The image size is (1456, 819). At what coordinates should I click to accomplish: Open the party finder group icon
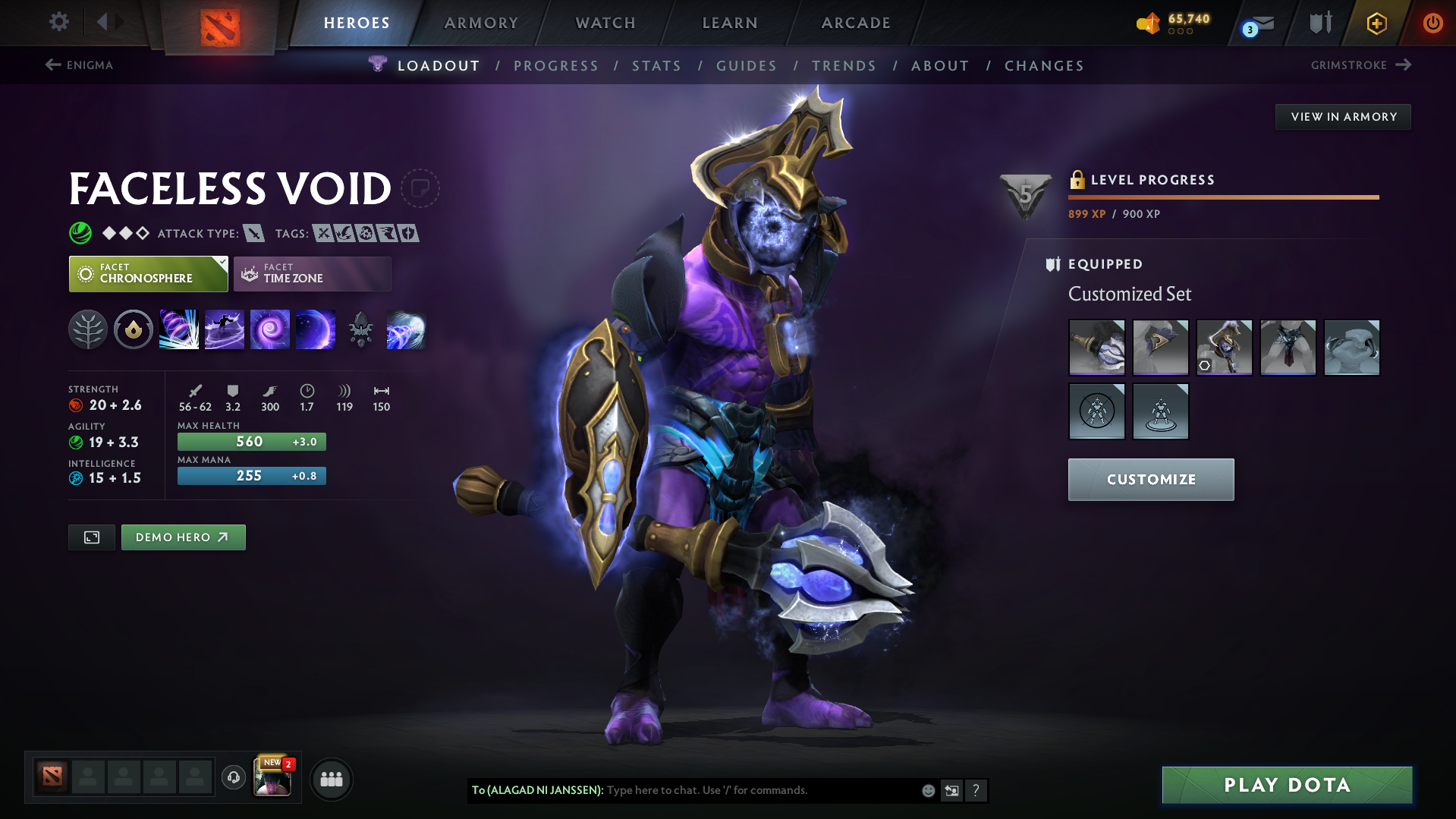pos(332,779)
